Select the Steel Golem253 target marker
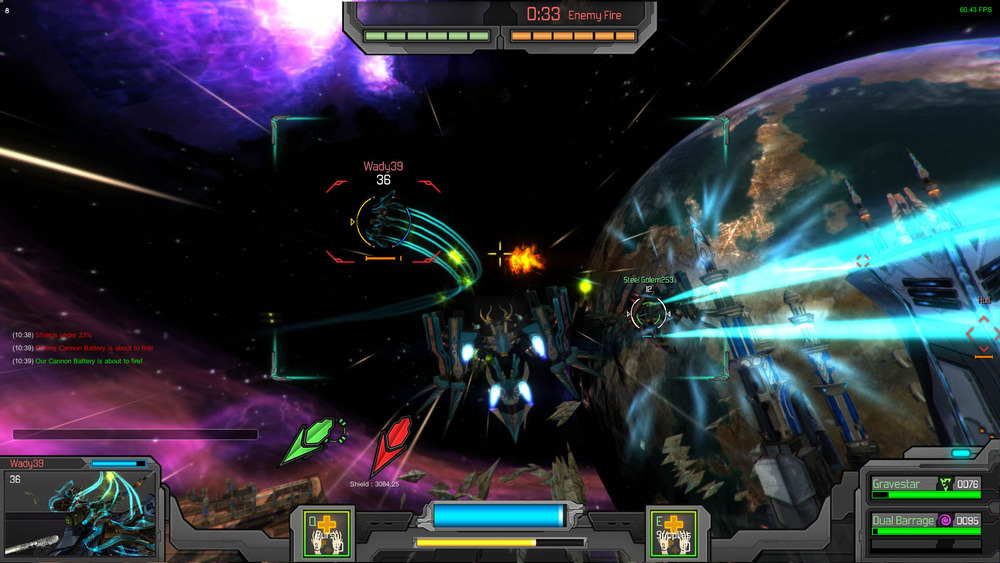The height and width of the screenshot is (563, 1000). coord(647,313)
